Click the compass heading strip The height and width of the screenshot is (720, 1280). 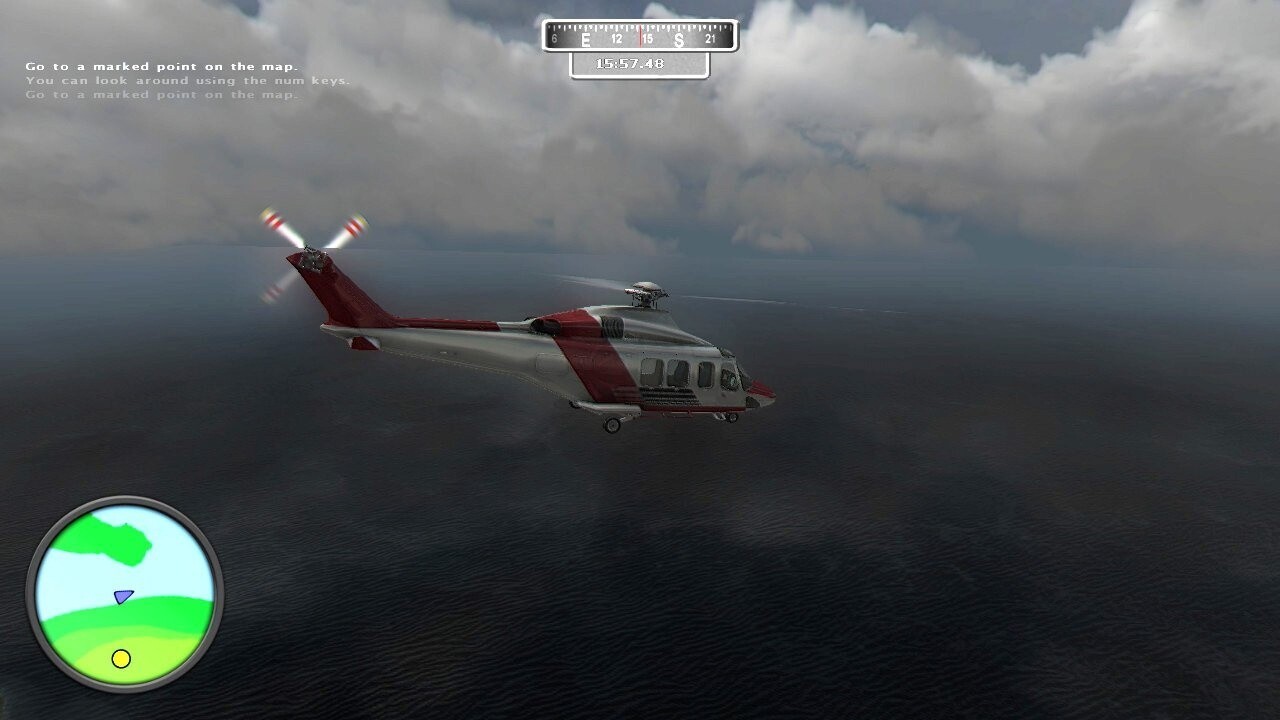point(639,38)
